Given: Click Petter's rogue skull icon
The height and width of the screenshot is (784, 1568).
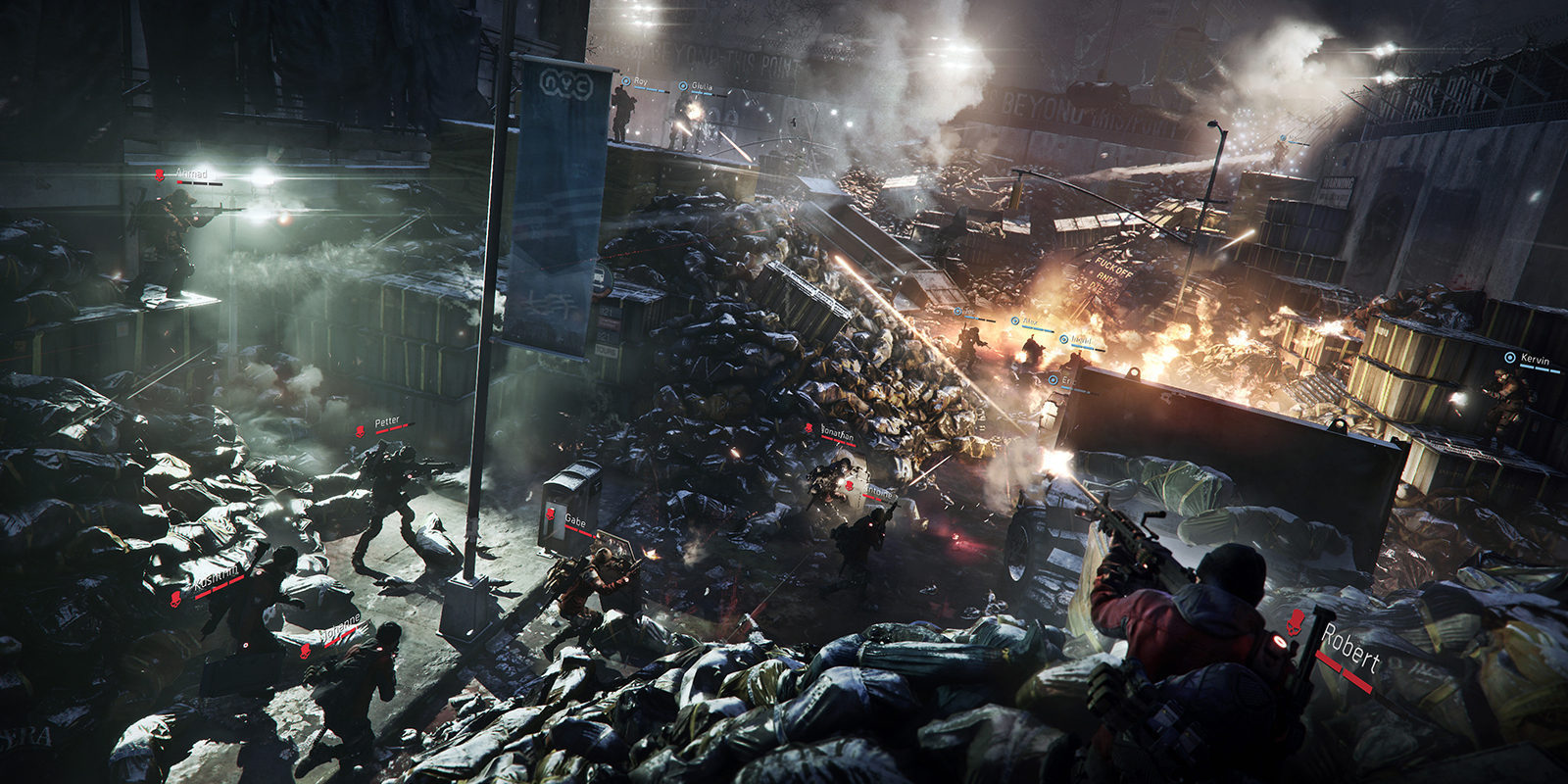Looking at the screenshot, I should 360,430.
